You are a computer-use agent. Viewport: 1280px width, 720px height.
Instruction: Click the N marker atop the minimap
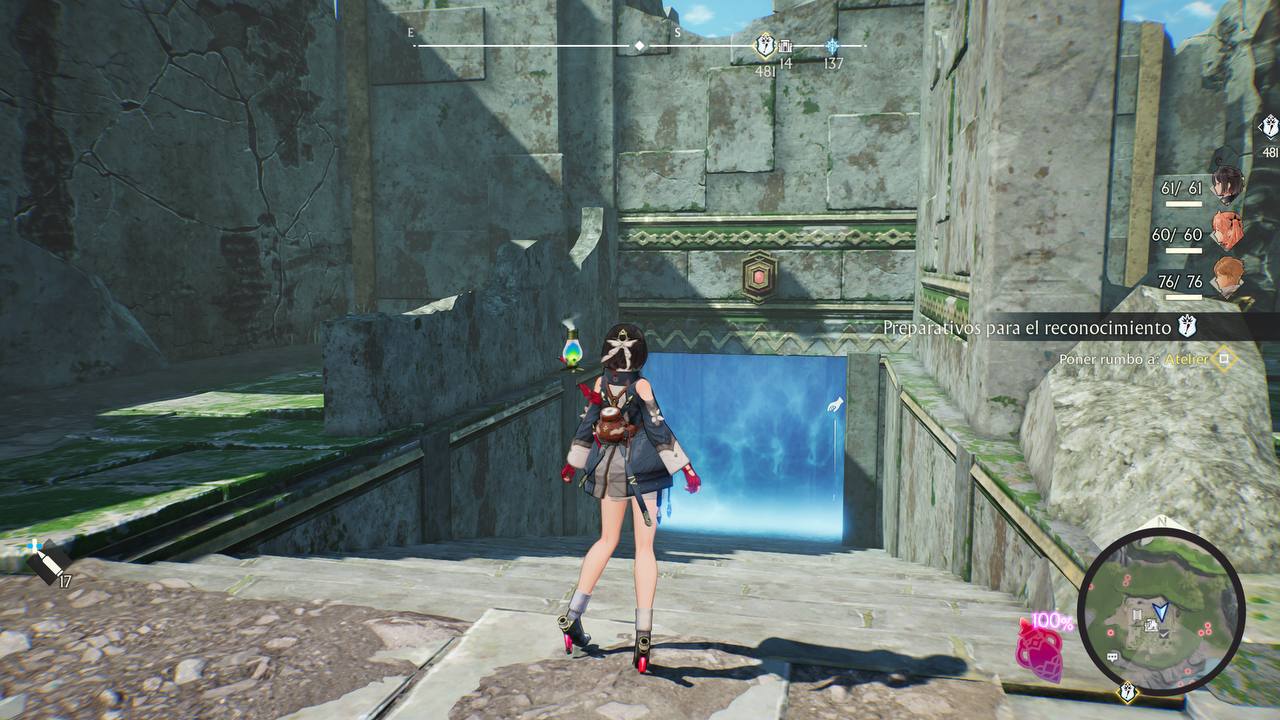pyautogui.click(x=1161, y=521)
